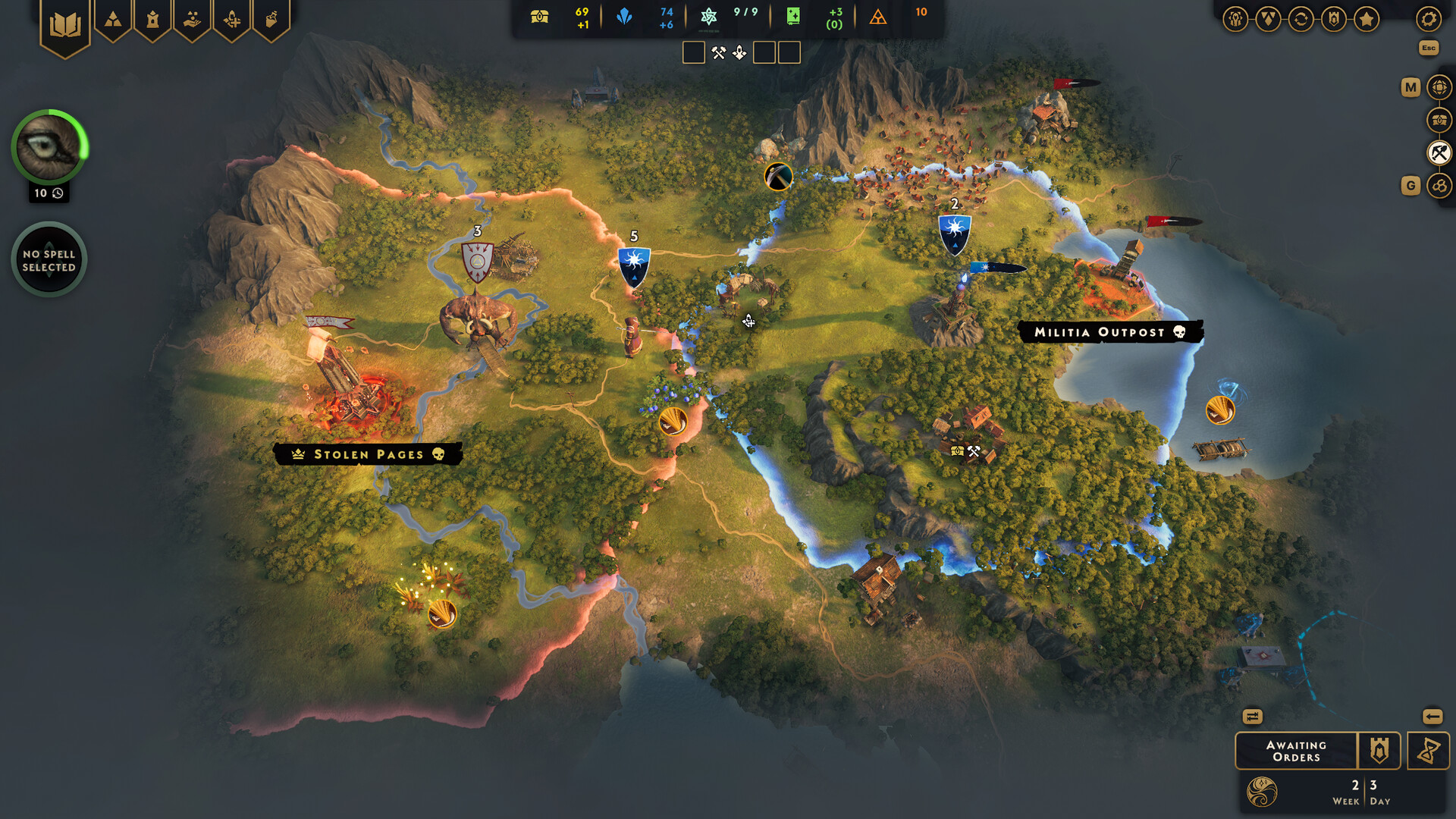Click the mana value 74 in top bar

[666, 12]
